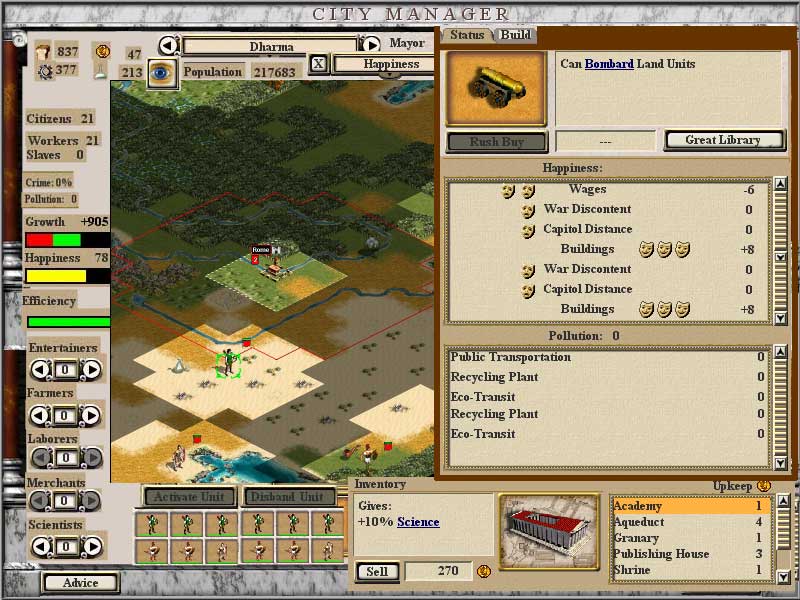800x600 pixels.
Task: Select next city with right arrow
Action: coord(371,45)
